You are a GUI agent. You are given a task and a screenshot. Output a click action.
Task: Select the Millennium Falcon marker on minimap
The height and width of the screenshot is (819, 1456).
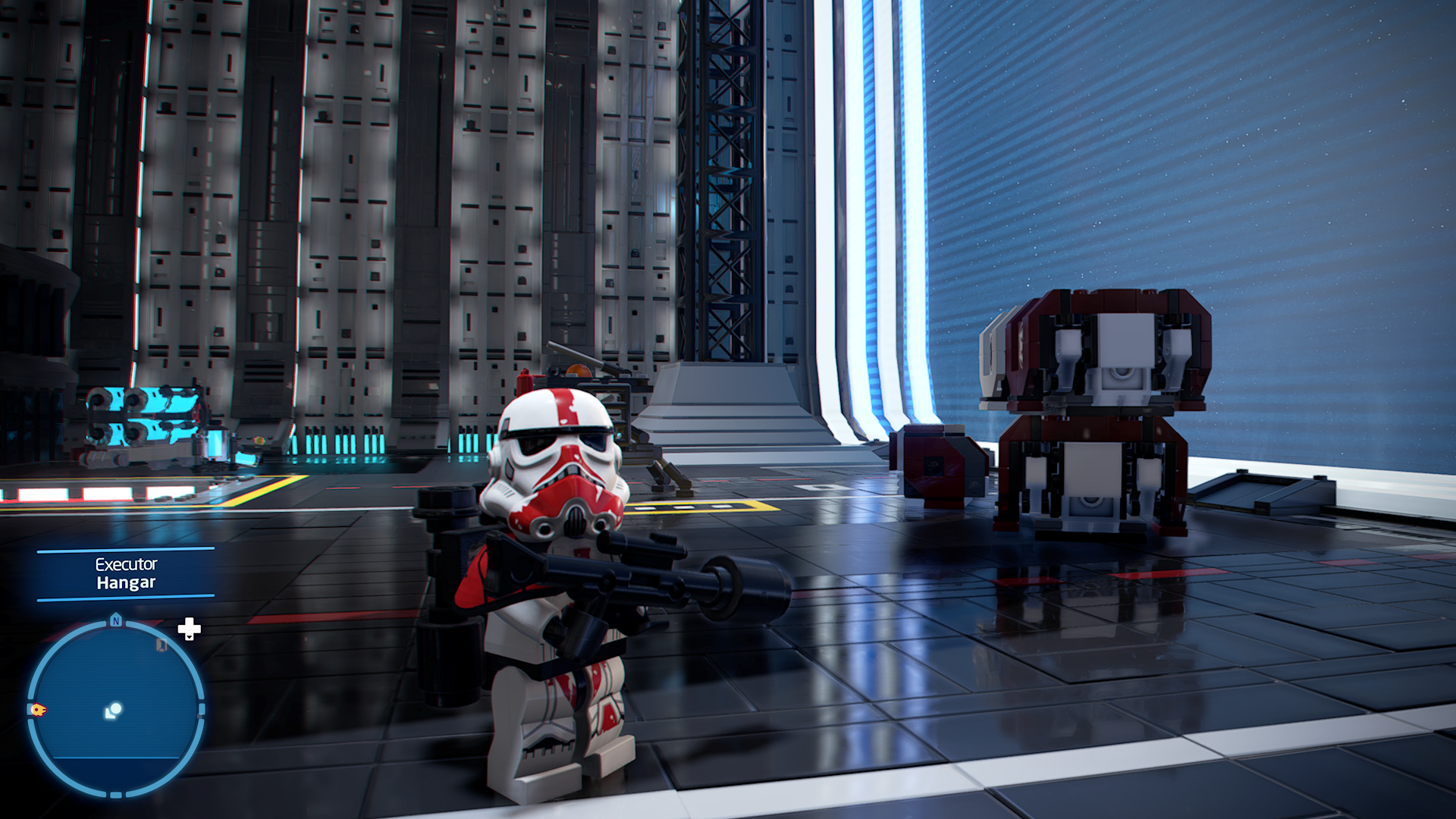pos(38,710)
